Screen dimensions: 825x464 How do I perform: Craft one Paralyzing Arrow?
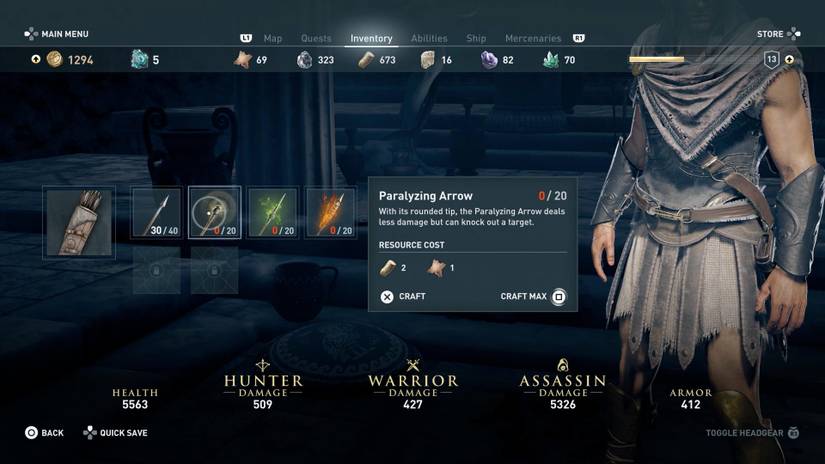403,297
